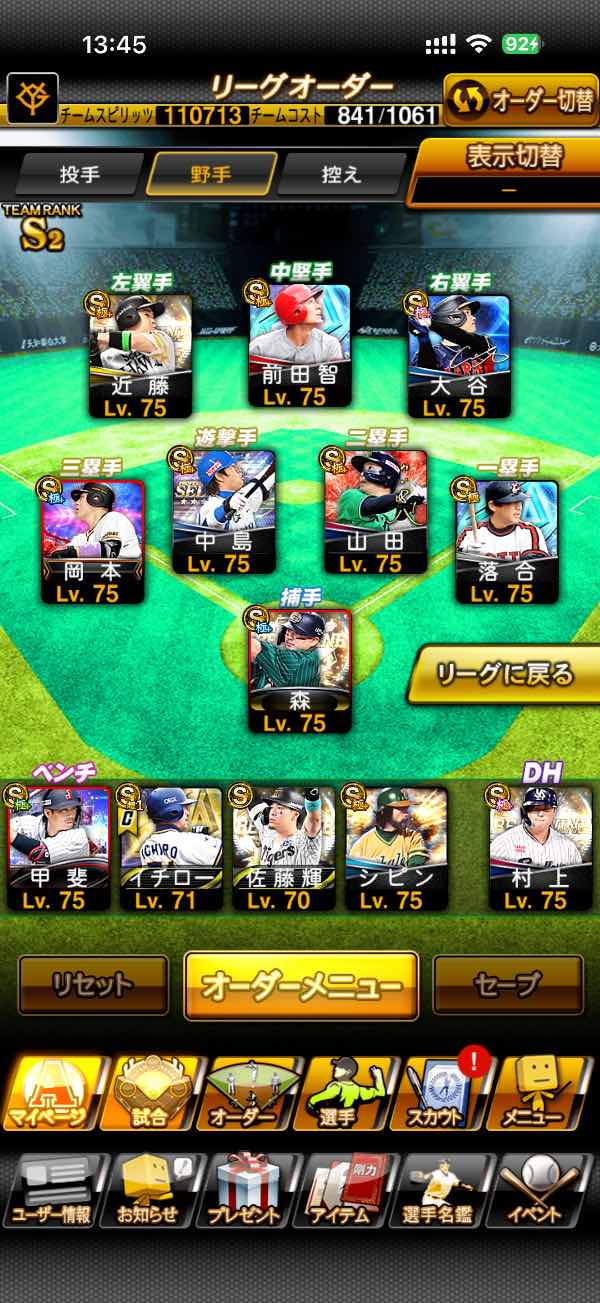The width and height of the screenshot is (600, 1303).
Task: Switch to the 投手 tab
Action: pos(80,174)
